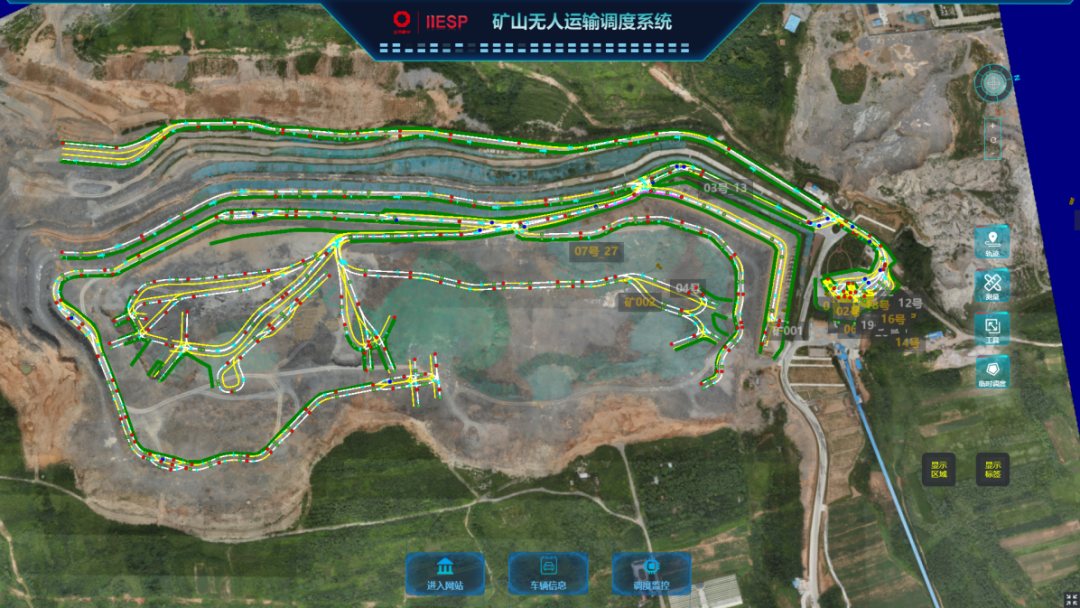This screenshot has width=1080, height=608.
Task: Choose the 临时调度 temporary dispatch button
Action: pyautogui.click(x=992, y=372)
